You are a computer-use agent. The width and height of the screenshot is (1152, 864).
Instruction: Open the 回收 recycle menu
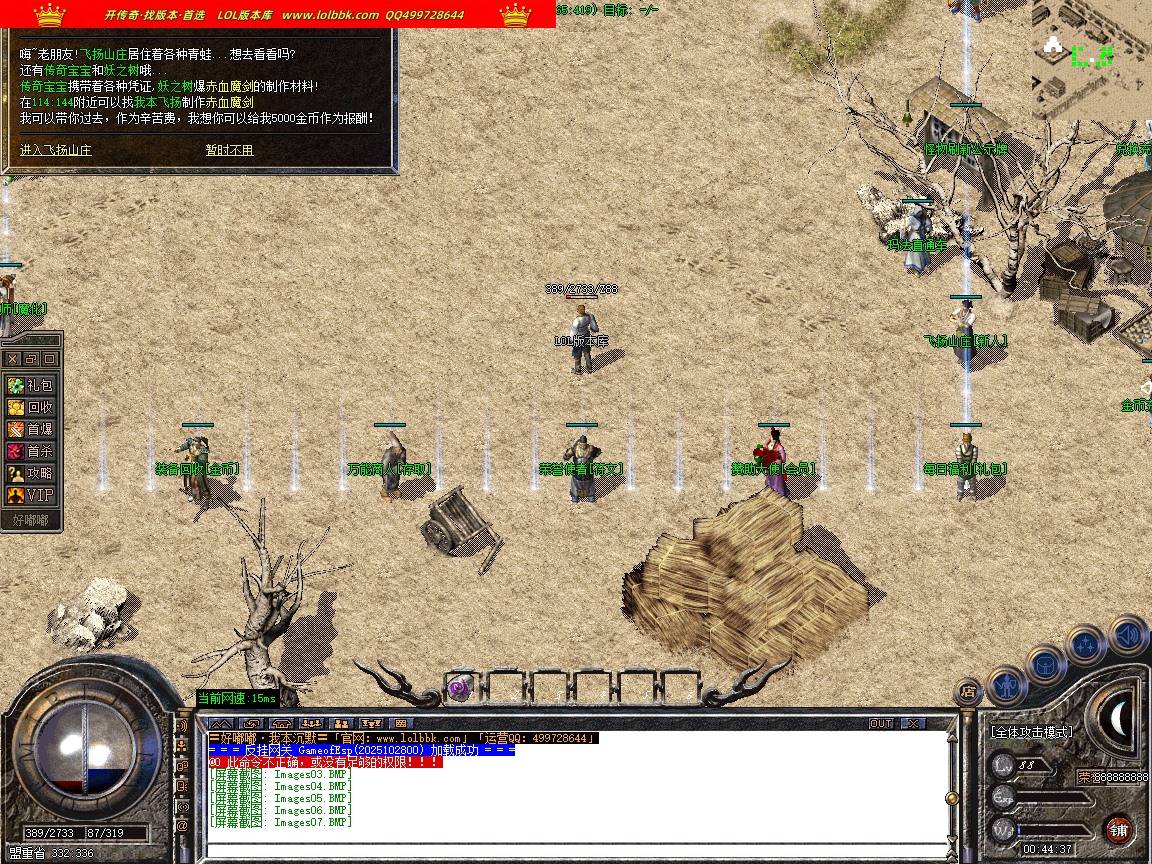coord(30,407)
